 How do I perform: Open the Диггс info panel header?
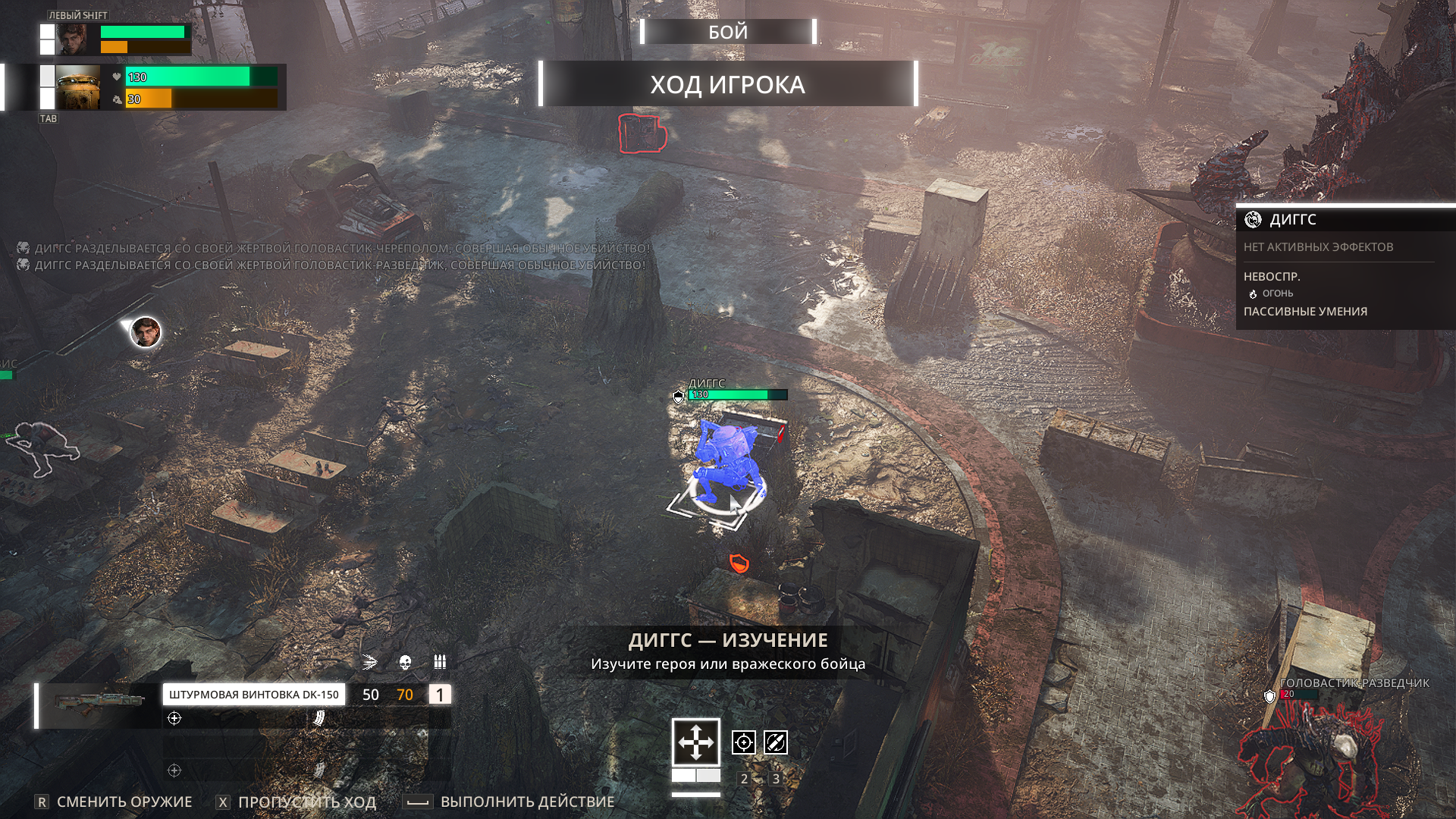(1293, 220)
